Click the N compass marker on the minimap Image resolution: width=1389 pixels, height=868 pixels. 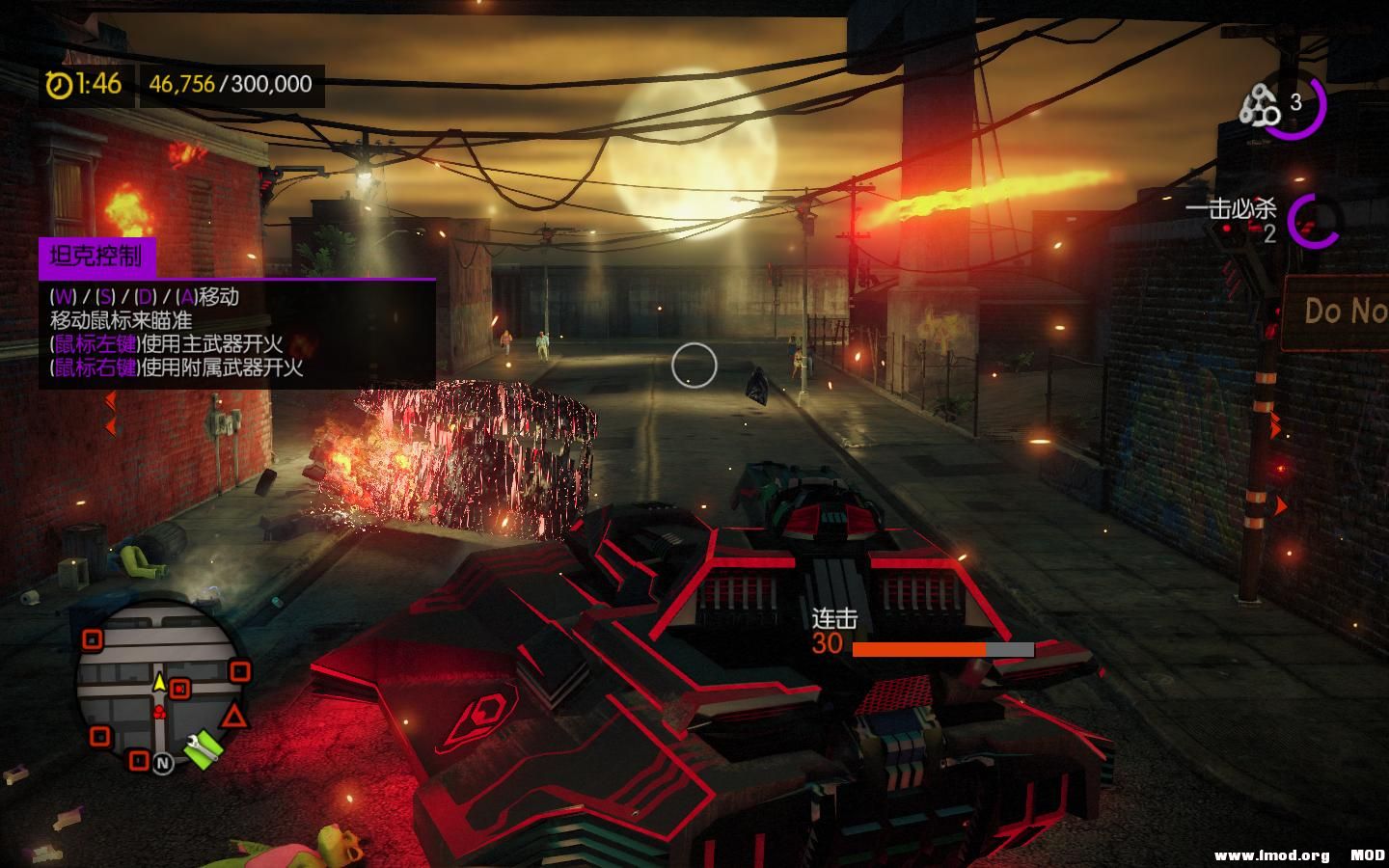(163, 763)
